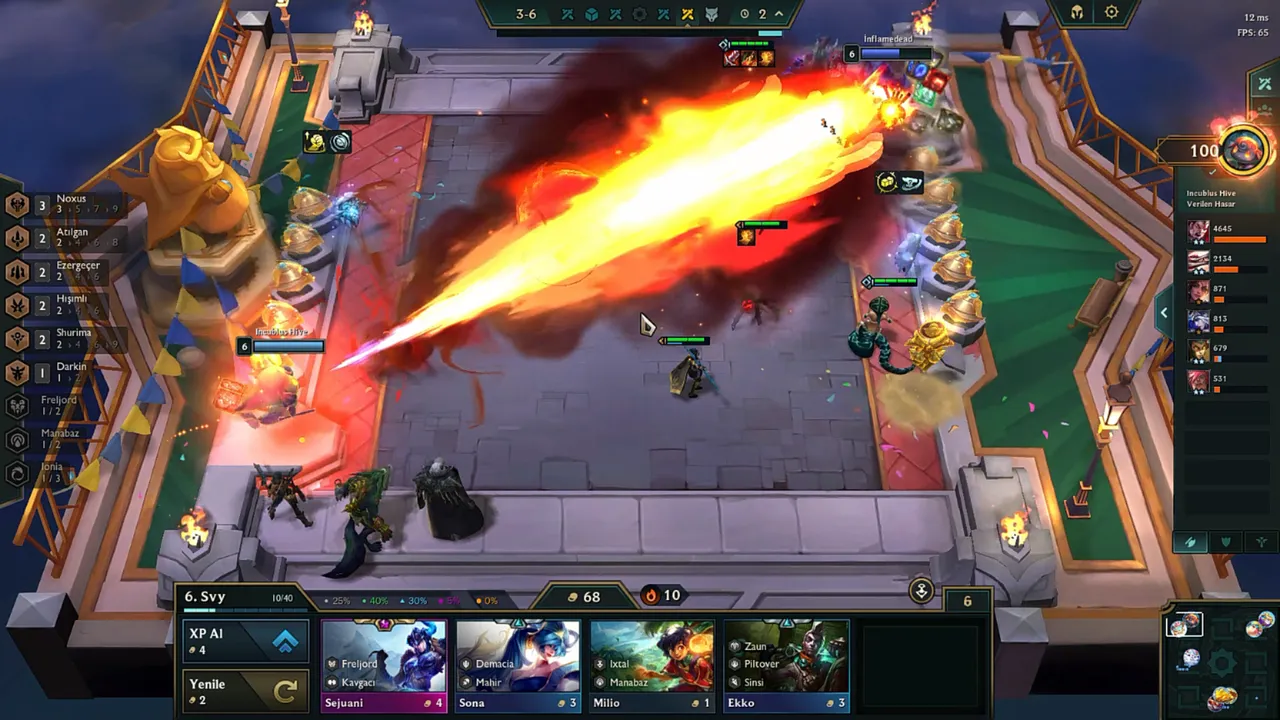1280x720 pixels.
Task: Click the gear center of the minimap
Action: click(x=1221, y=663)
